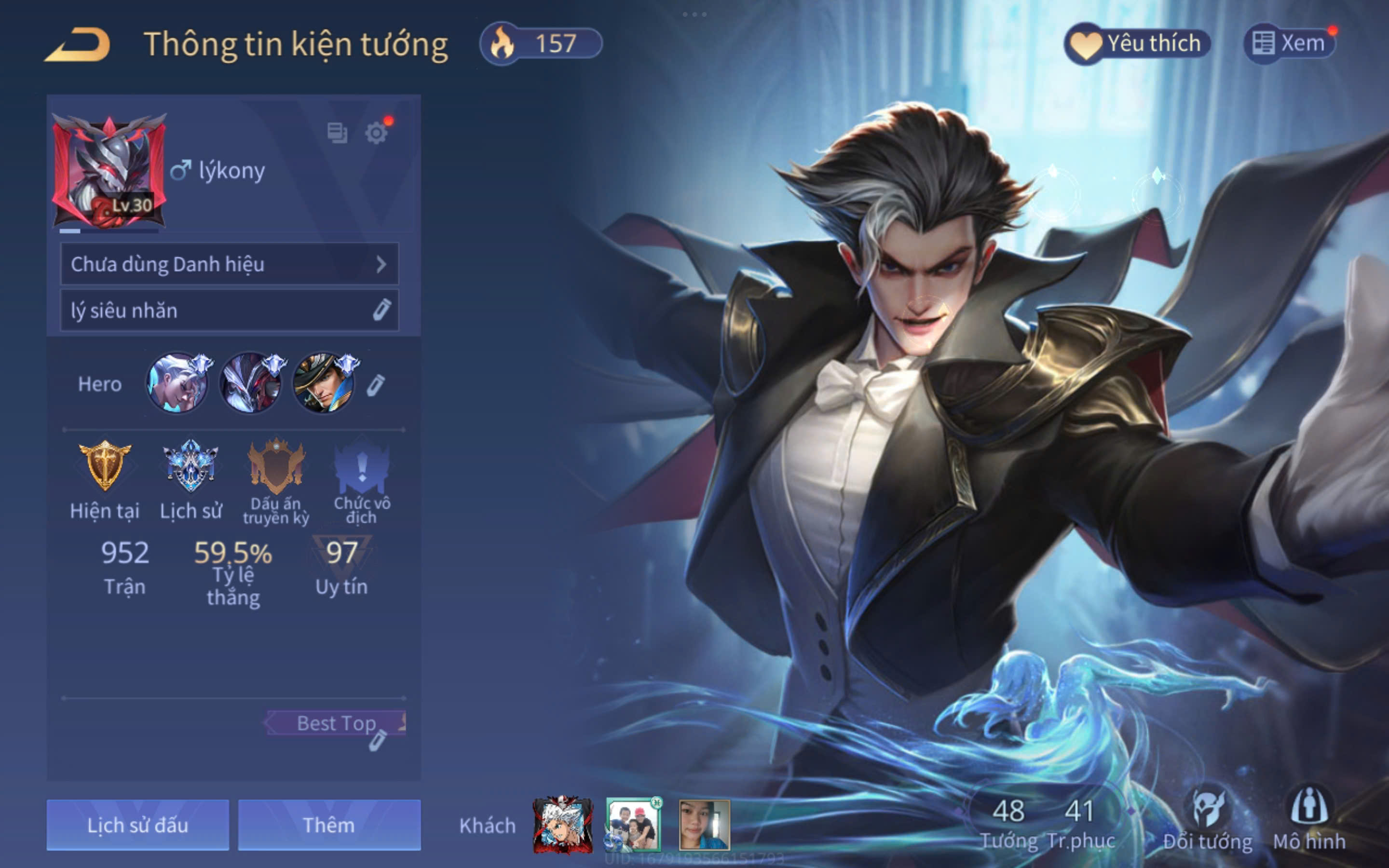Edit the 'lý siêu nhăn' signature
The image size is (1389, 868).
381,310
